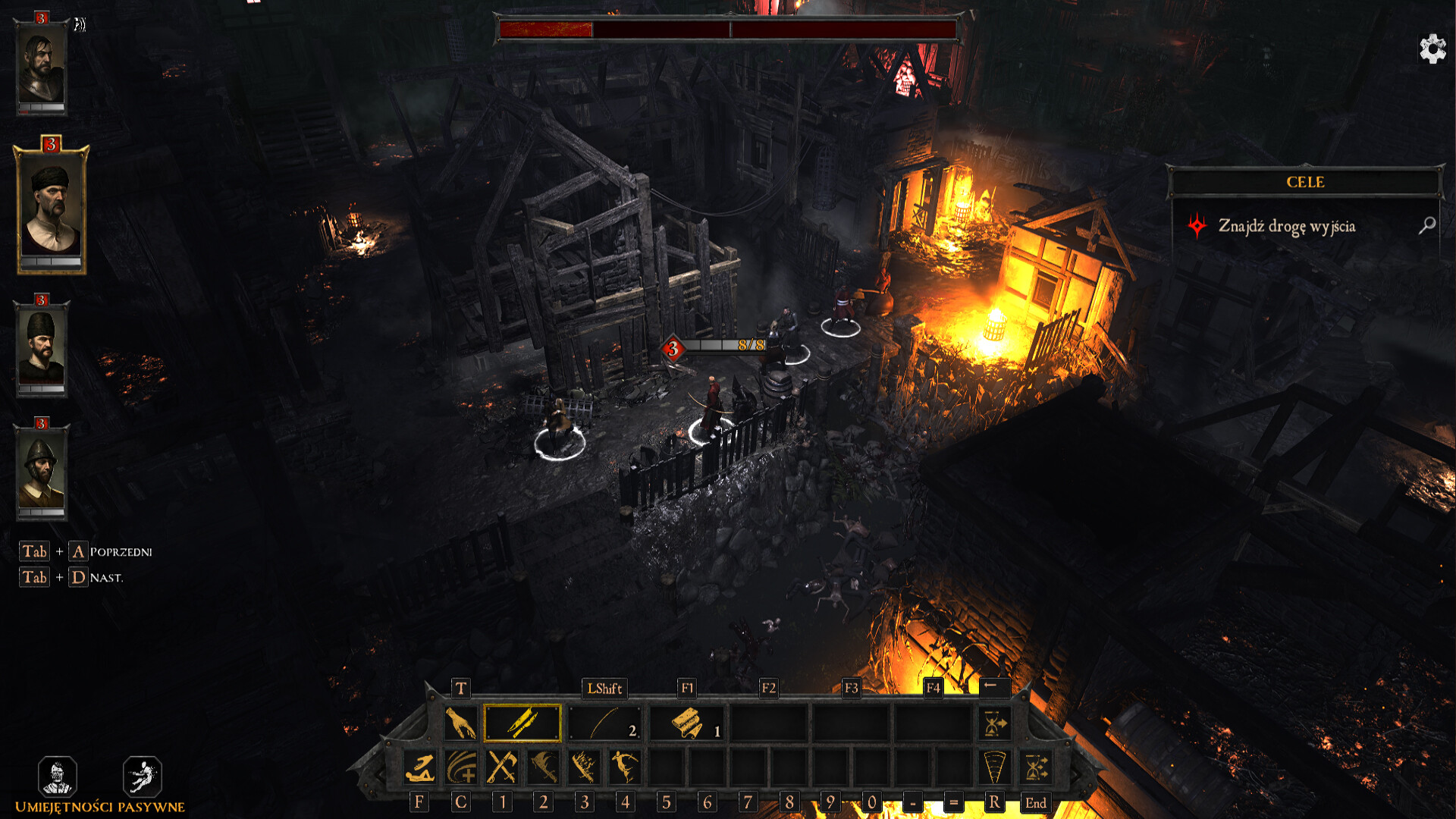Select the turban-wearing character portrait
The height and width of the screenshot is (819, 1456).
coord(49,203)
